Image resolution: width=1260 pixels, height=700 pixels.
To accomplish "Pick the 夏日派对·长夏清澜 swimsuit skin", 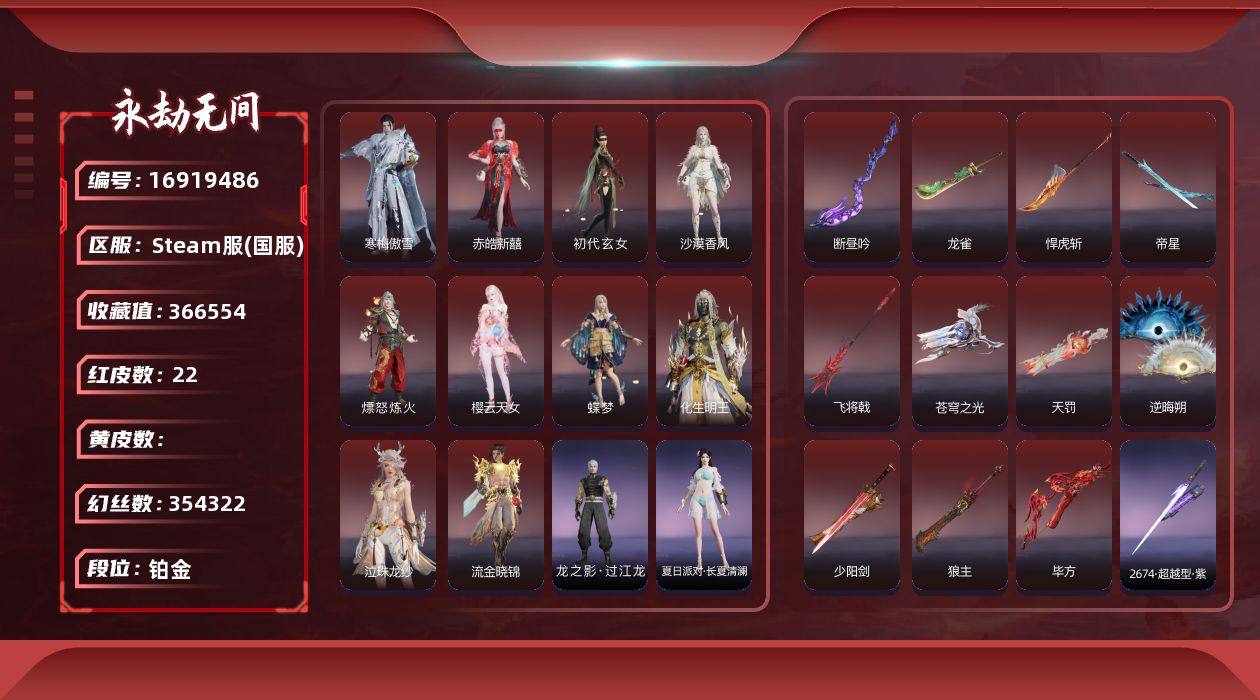I will 704,515.
